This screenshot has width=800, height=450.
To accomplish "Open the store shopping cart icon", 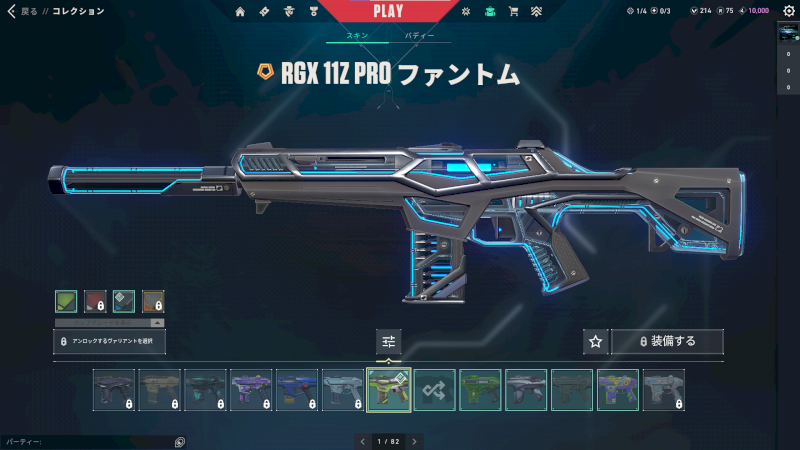I will pyautogui.click(x=514, y=12).
